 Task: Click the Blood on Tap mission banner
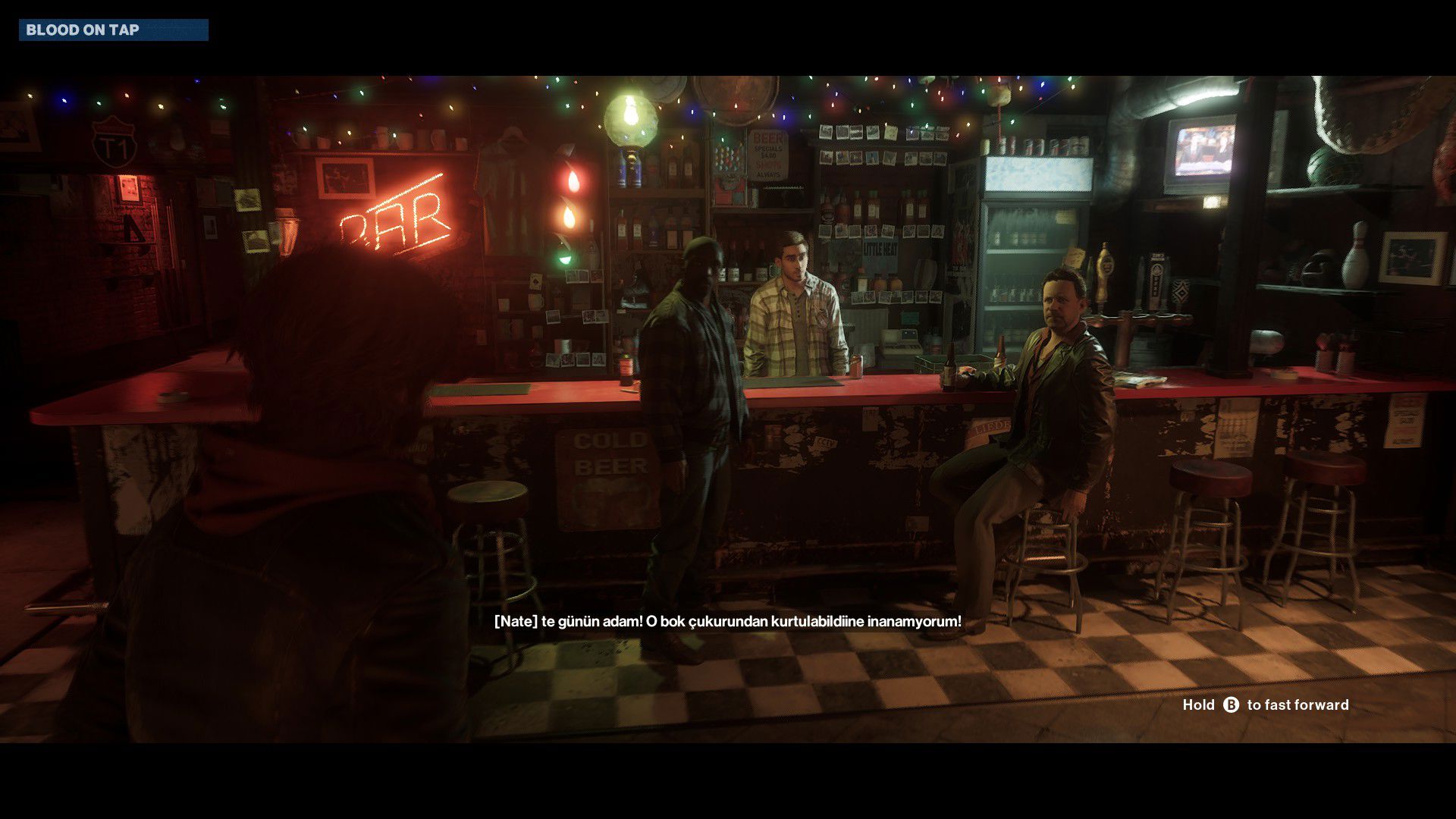click(113, 30)
